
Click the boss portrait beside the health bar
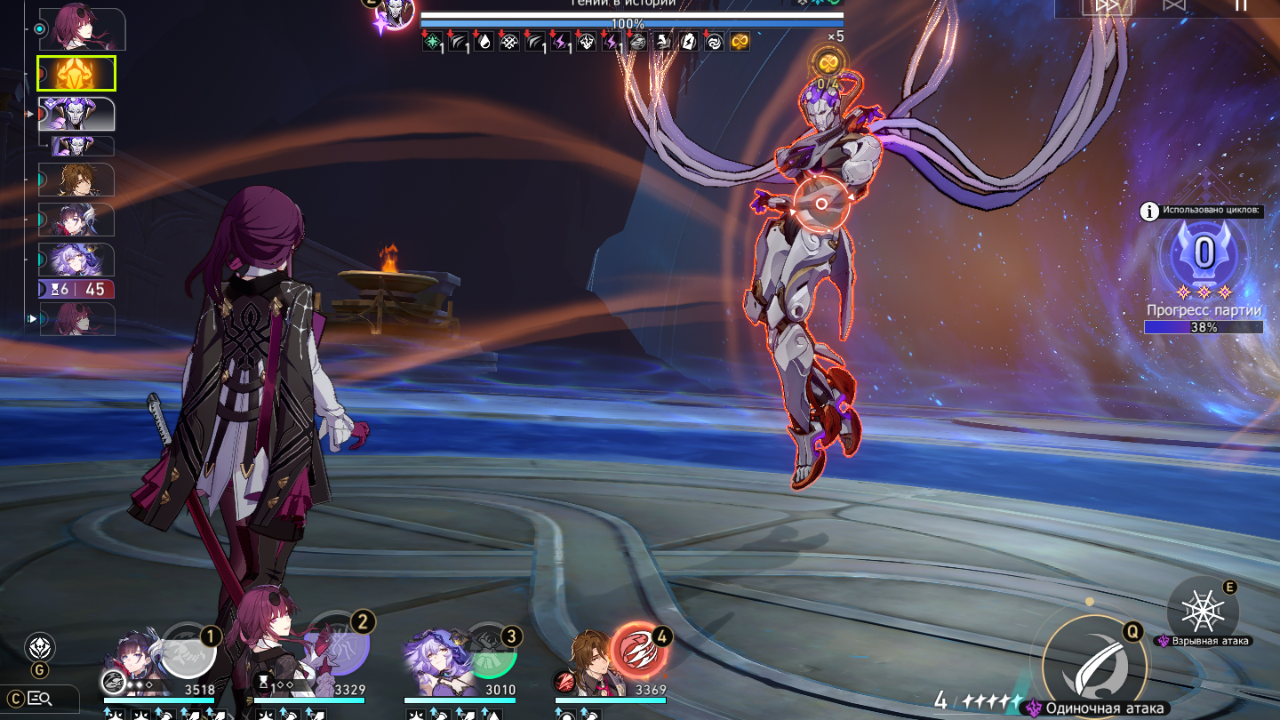(396, 12)
